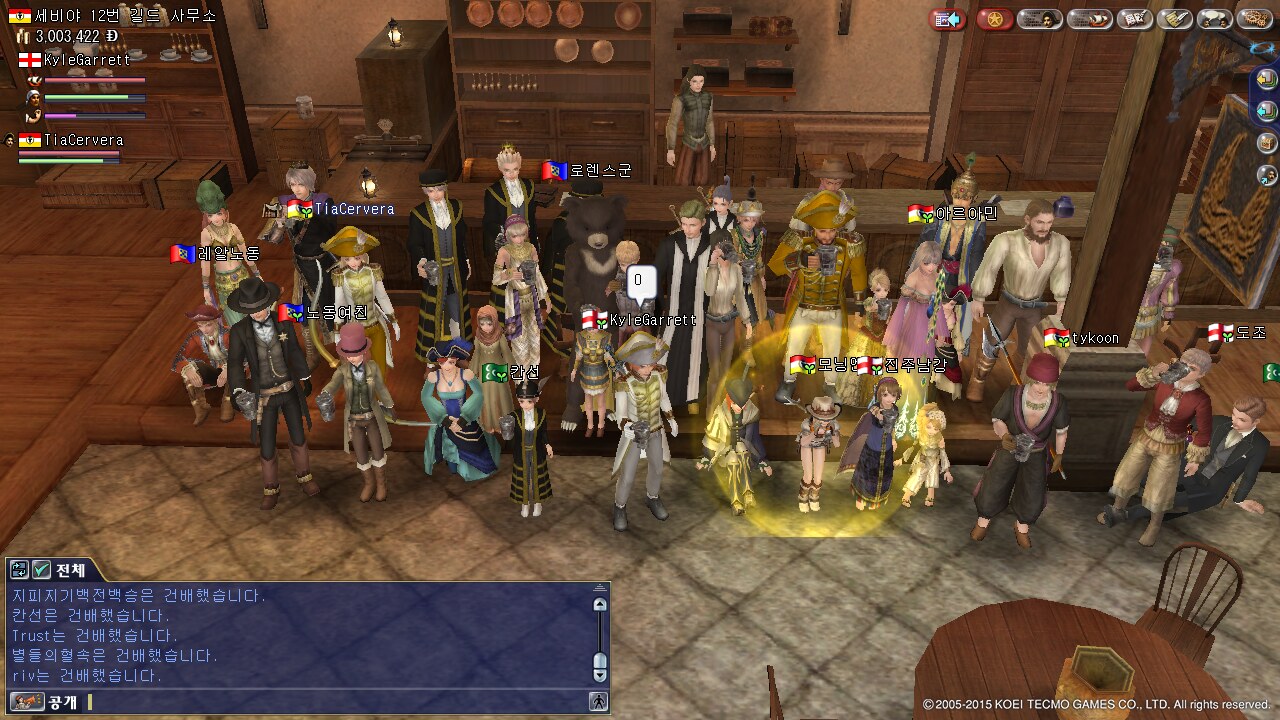This screenshot has height=720, width=1280.
Task: Open the character info pirate-portrait menu
Action: (x=1039, y=19)
